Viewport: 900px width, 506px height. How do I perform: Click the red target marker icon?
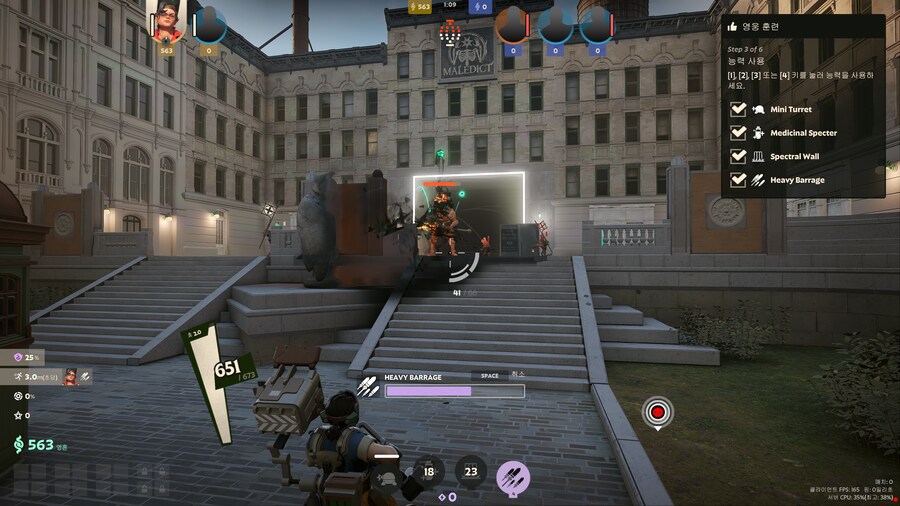657,411
